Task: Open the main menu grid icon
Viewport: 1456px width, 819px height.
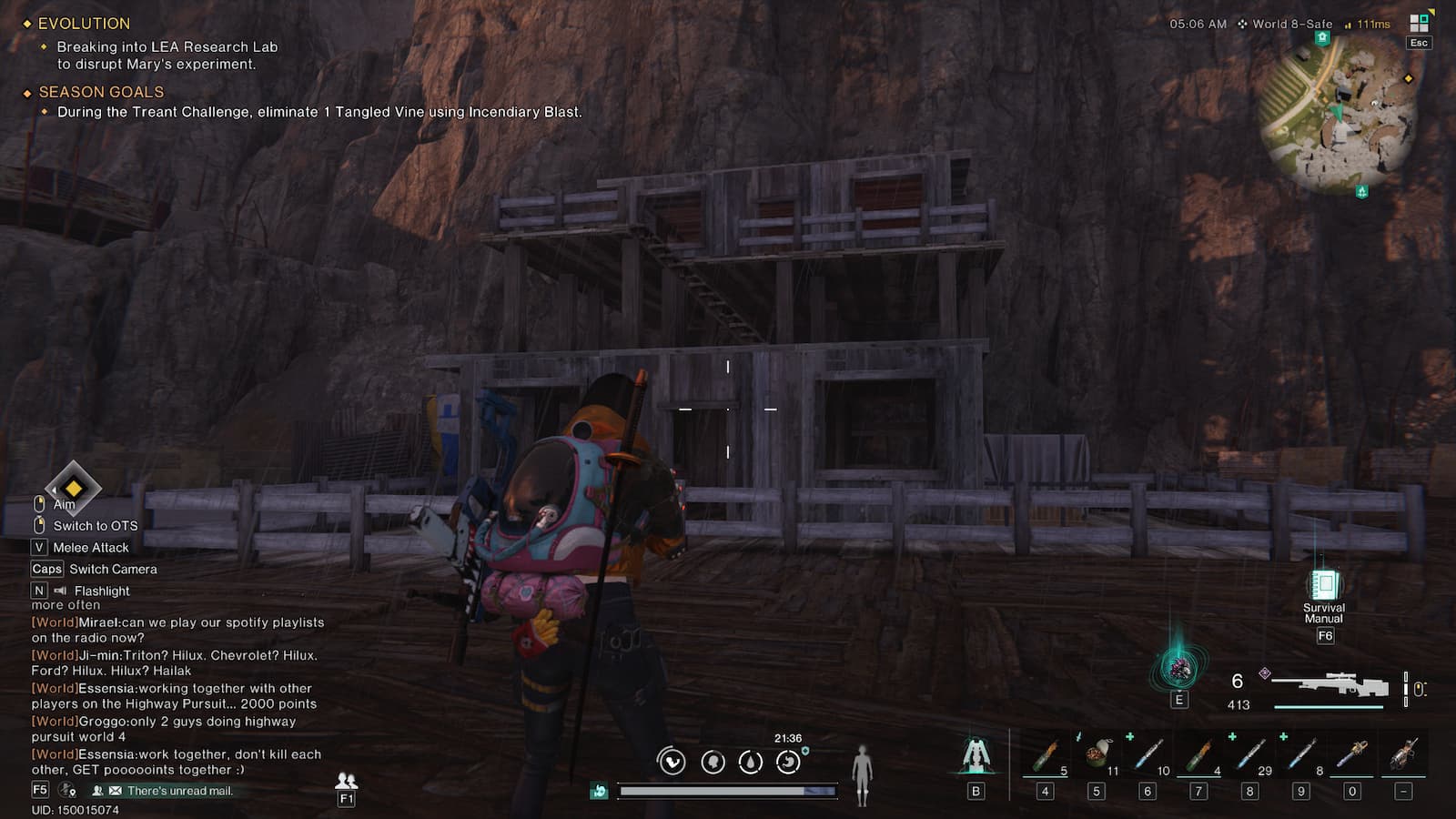Action: (1418, 24)
